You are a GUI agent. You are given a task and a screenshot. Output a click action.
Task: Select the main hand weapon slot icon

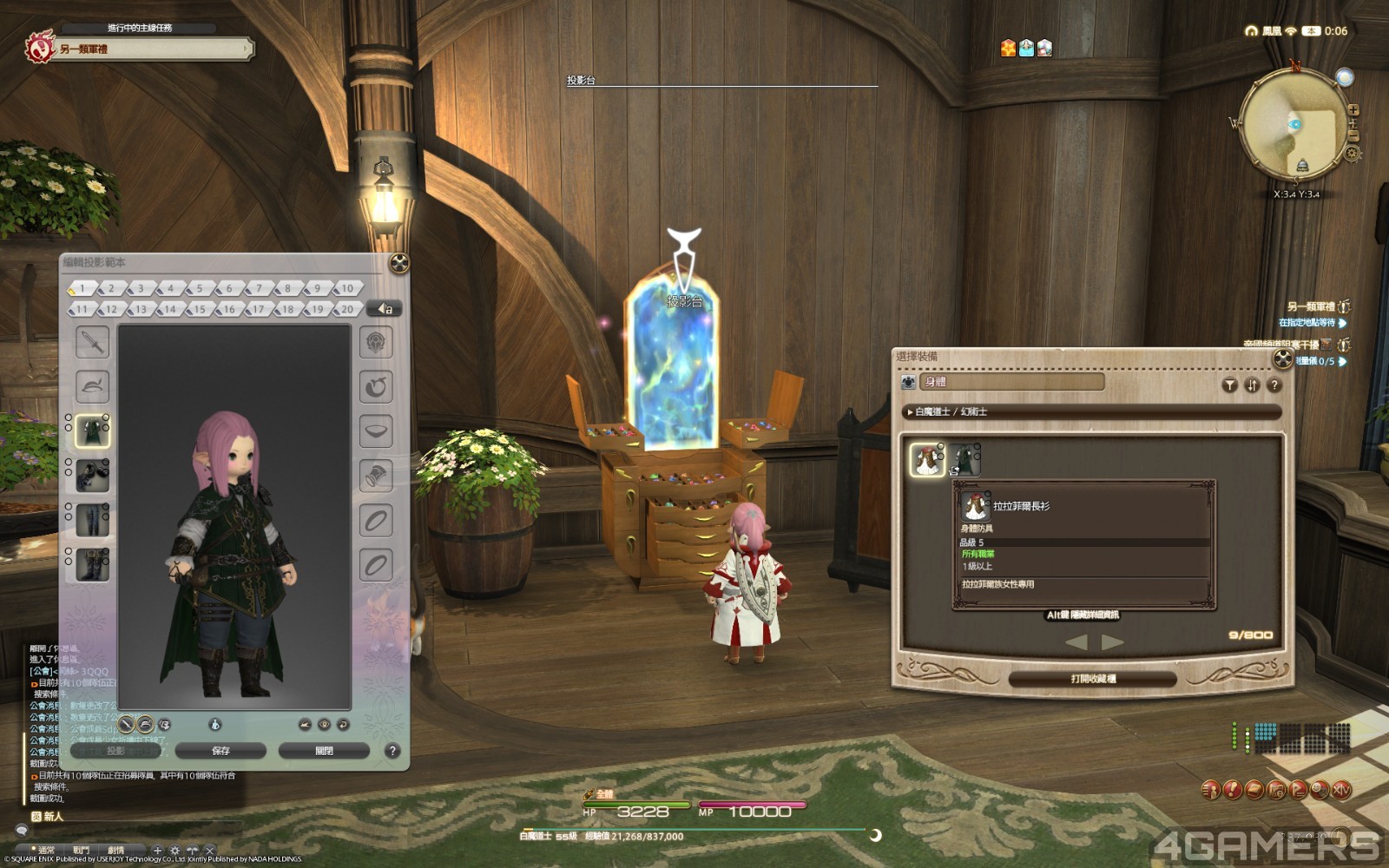coord(92,341)
